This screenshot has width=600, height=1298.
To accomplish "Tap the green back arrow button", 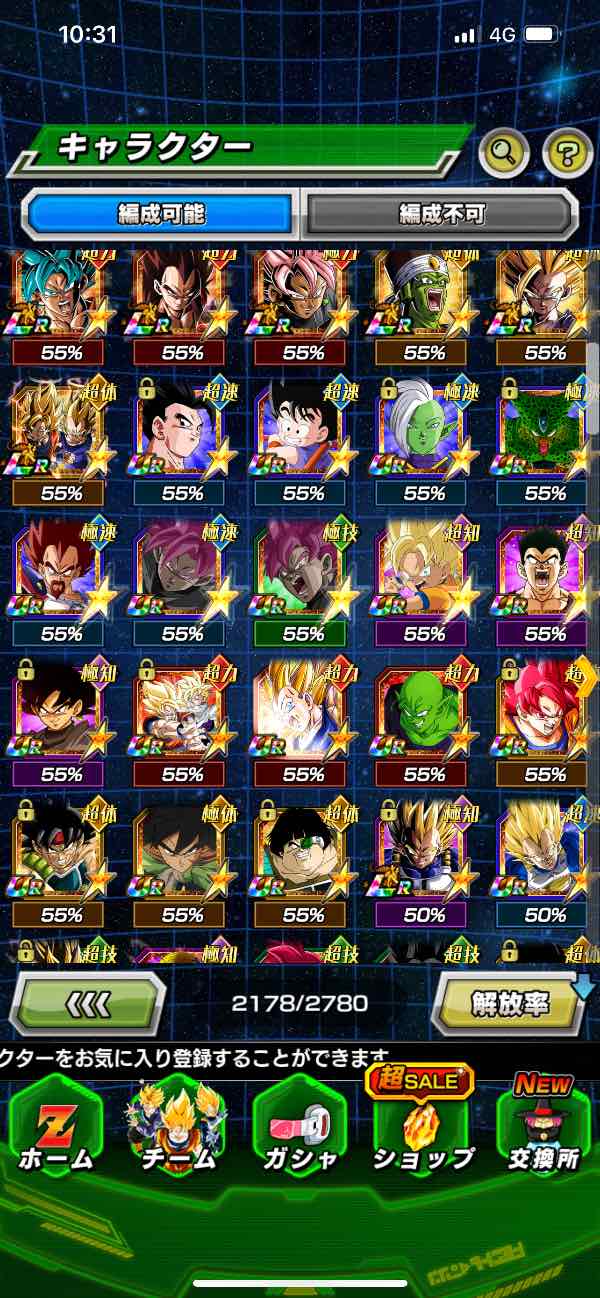I will [x=88, y=1002].
